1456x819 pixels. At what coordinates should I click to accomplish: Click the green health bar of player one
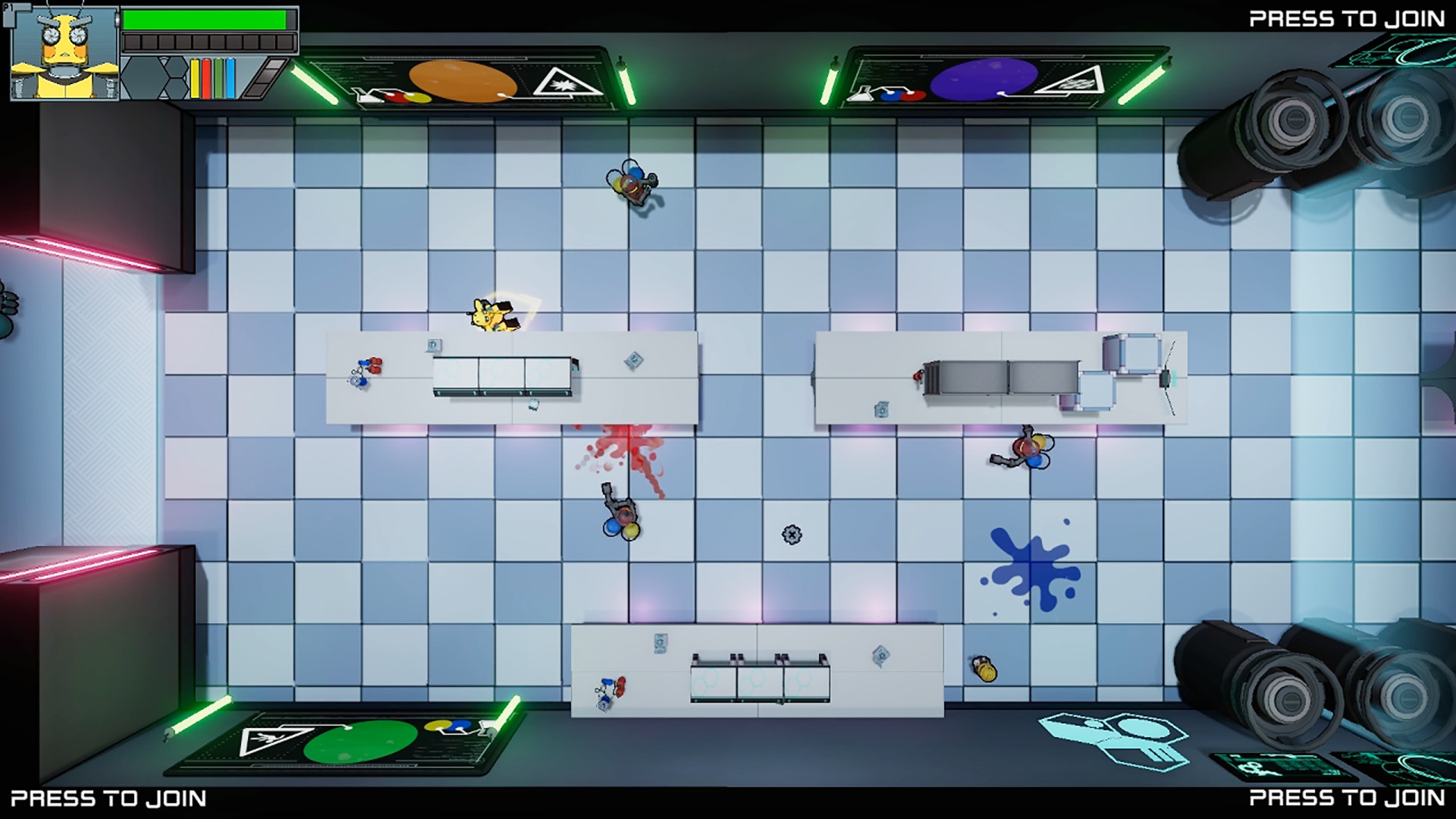pyautogui.click(x=205, y=19)
